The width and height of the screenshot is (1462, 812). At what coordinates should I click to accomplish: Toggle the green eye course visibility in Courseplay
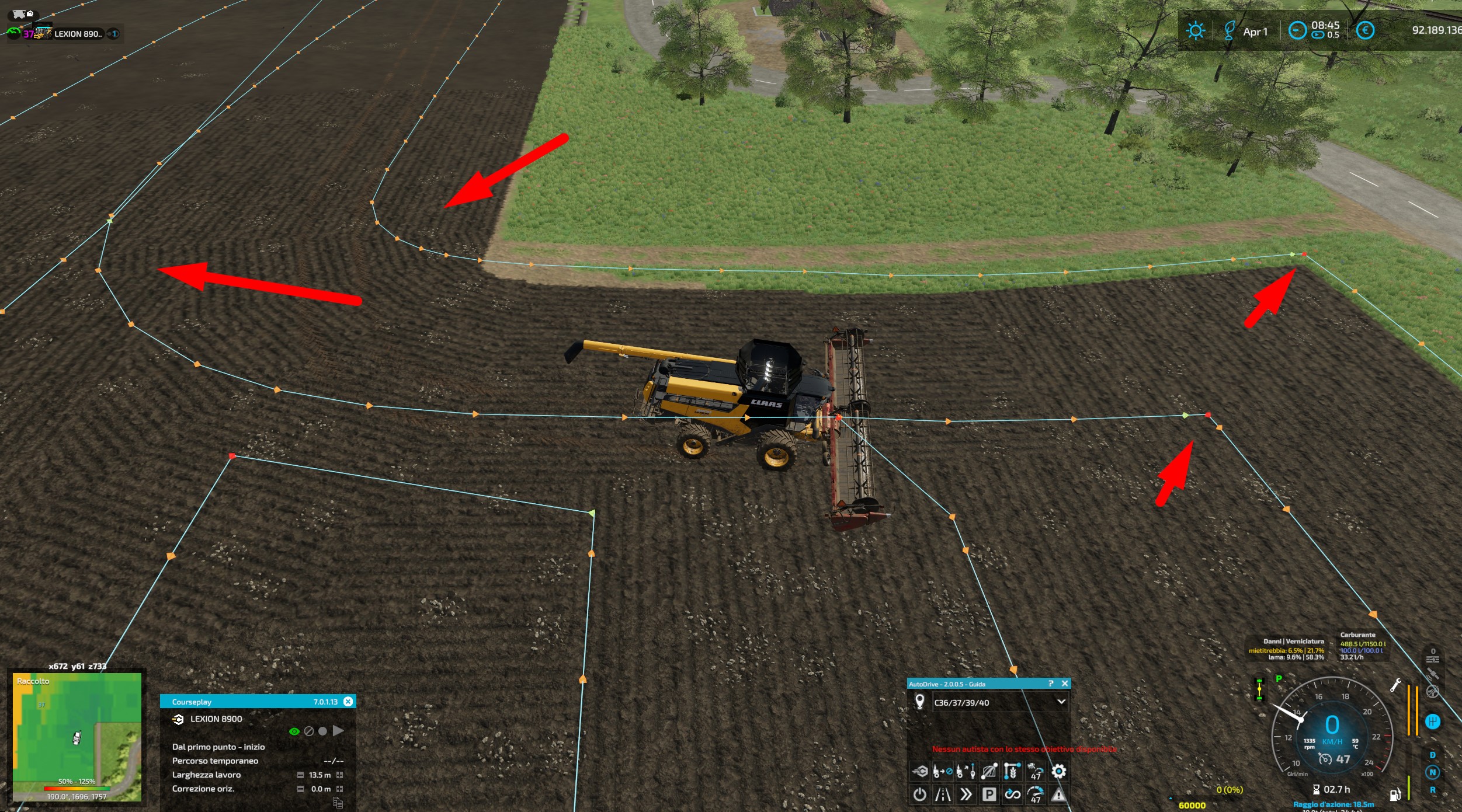(294, 731)
